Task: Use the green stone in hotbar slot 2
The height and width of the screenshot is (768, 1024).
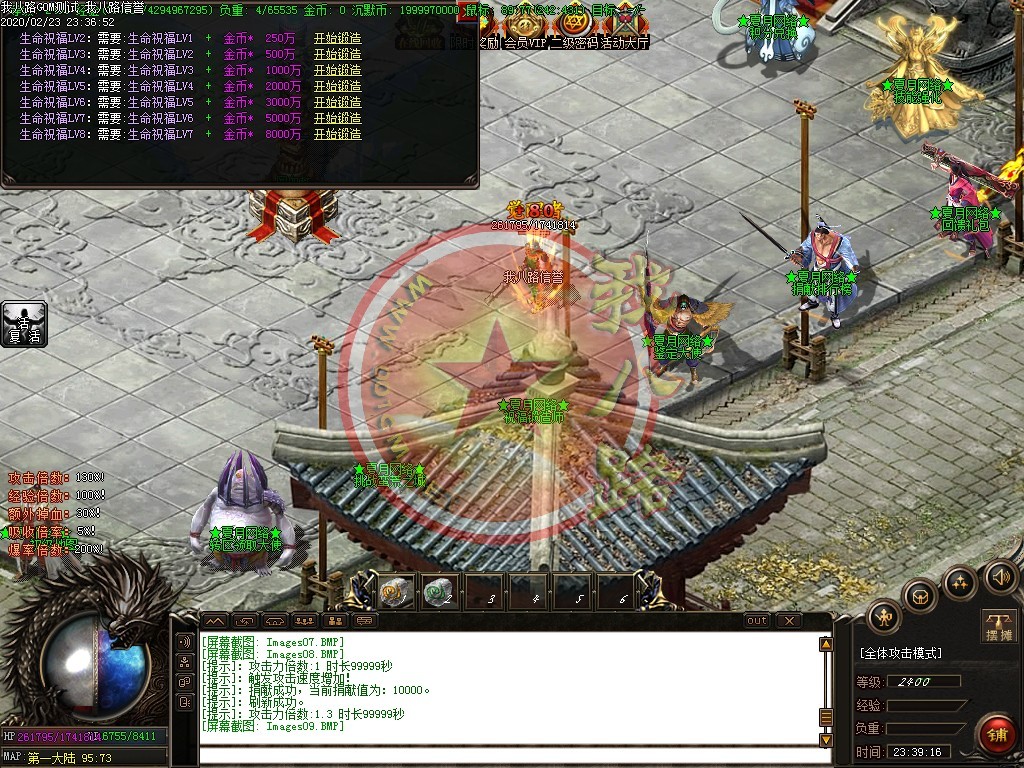Action: (x=438, y=590)
